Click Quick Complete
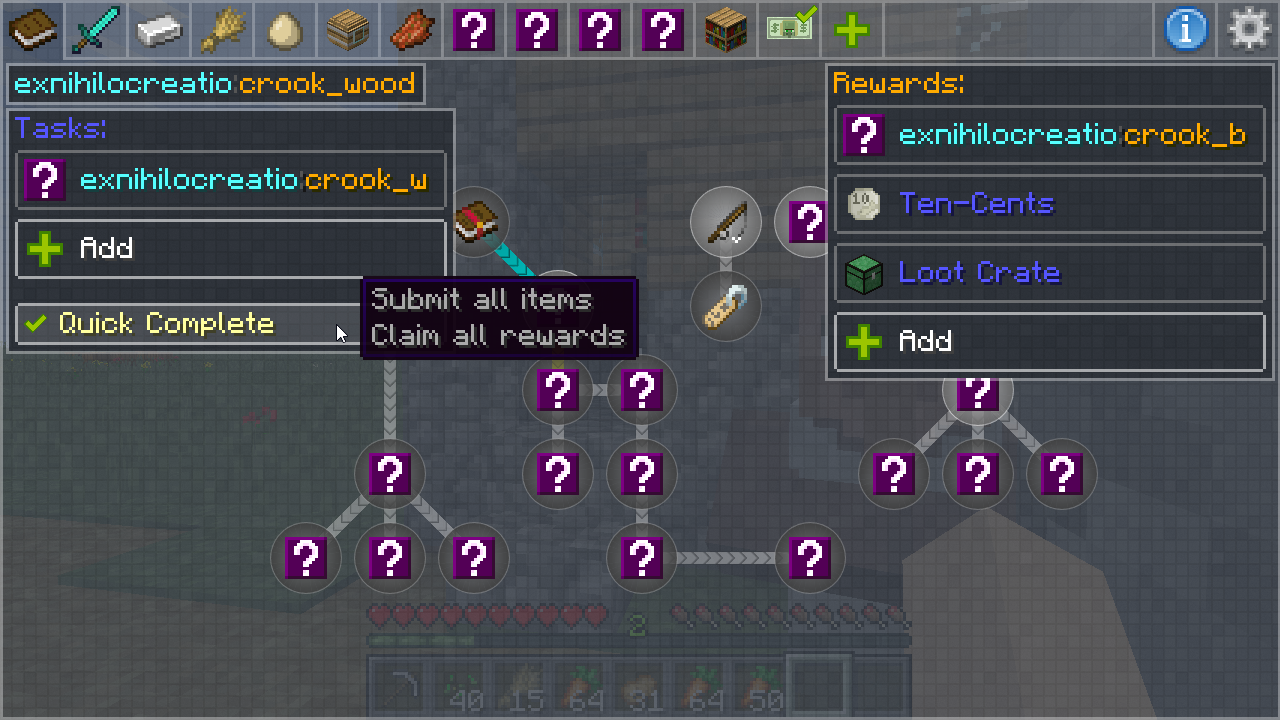 (180, 324)
